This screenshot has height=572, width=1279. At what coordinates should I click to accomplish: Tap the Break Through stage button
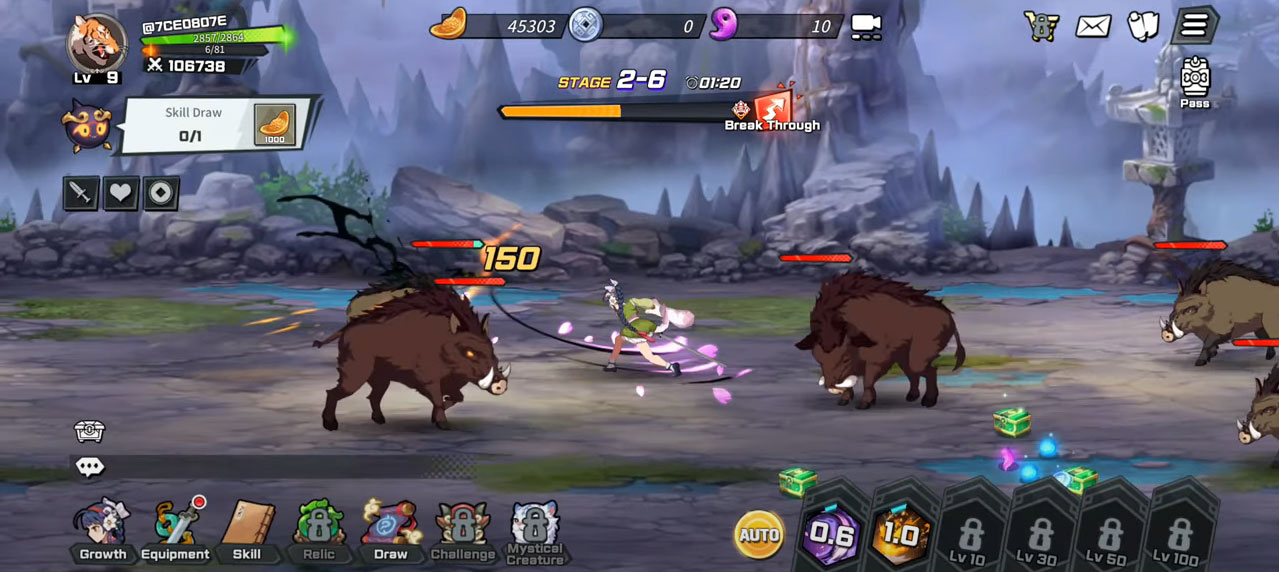774,109
